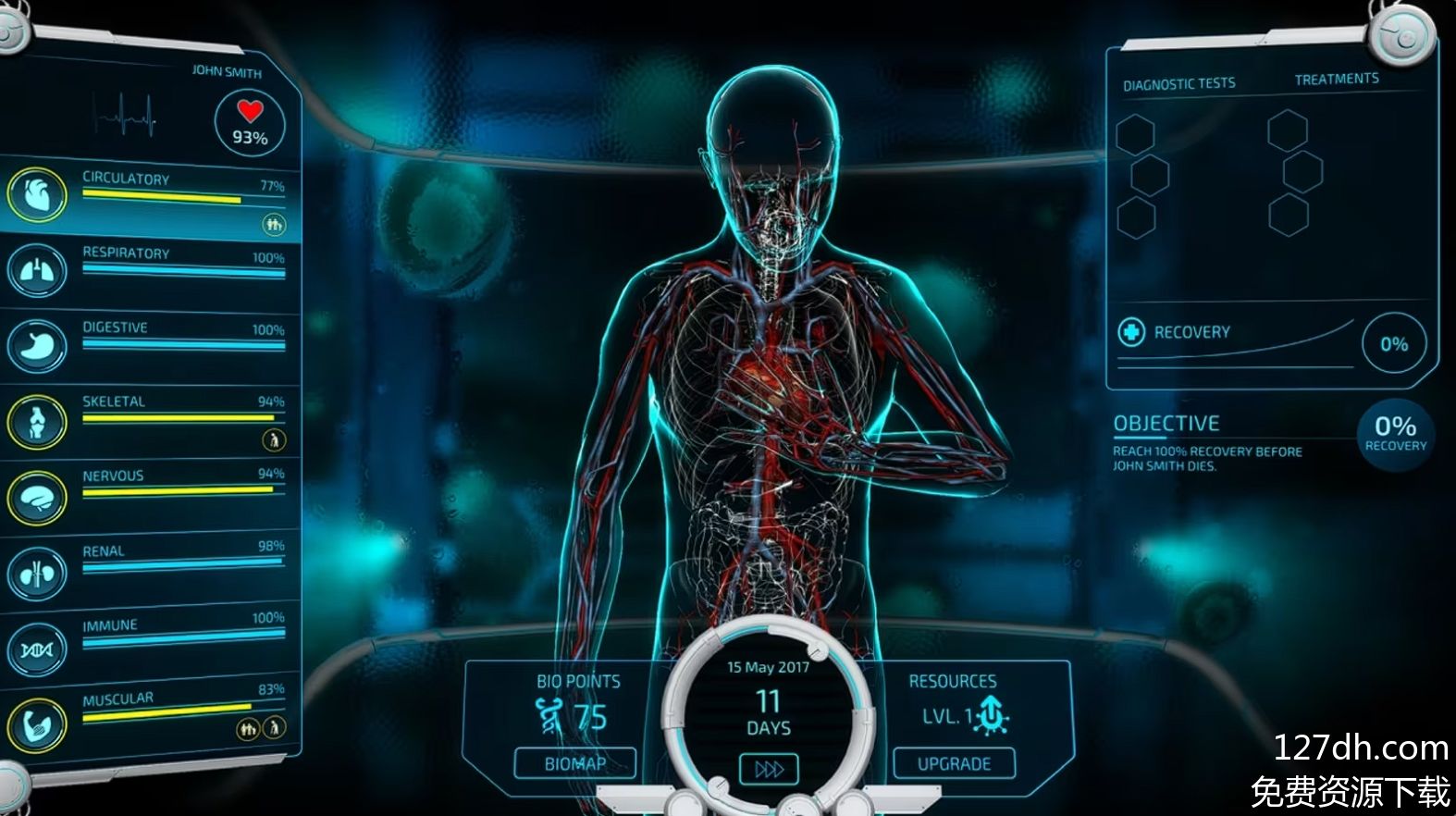This screenshot has width=1456, height=816.
Task: Activate the fast-forward time button
Action: coord(769,769)
